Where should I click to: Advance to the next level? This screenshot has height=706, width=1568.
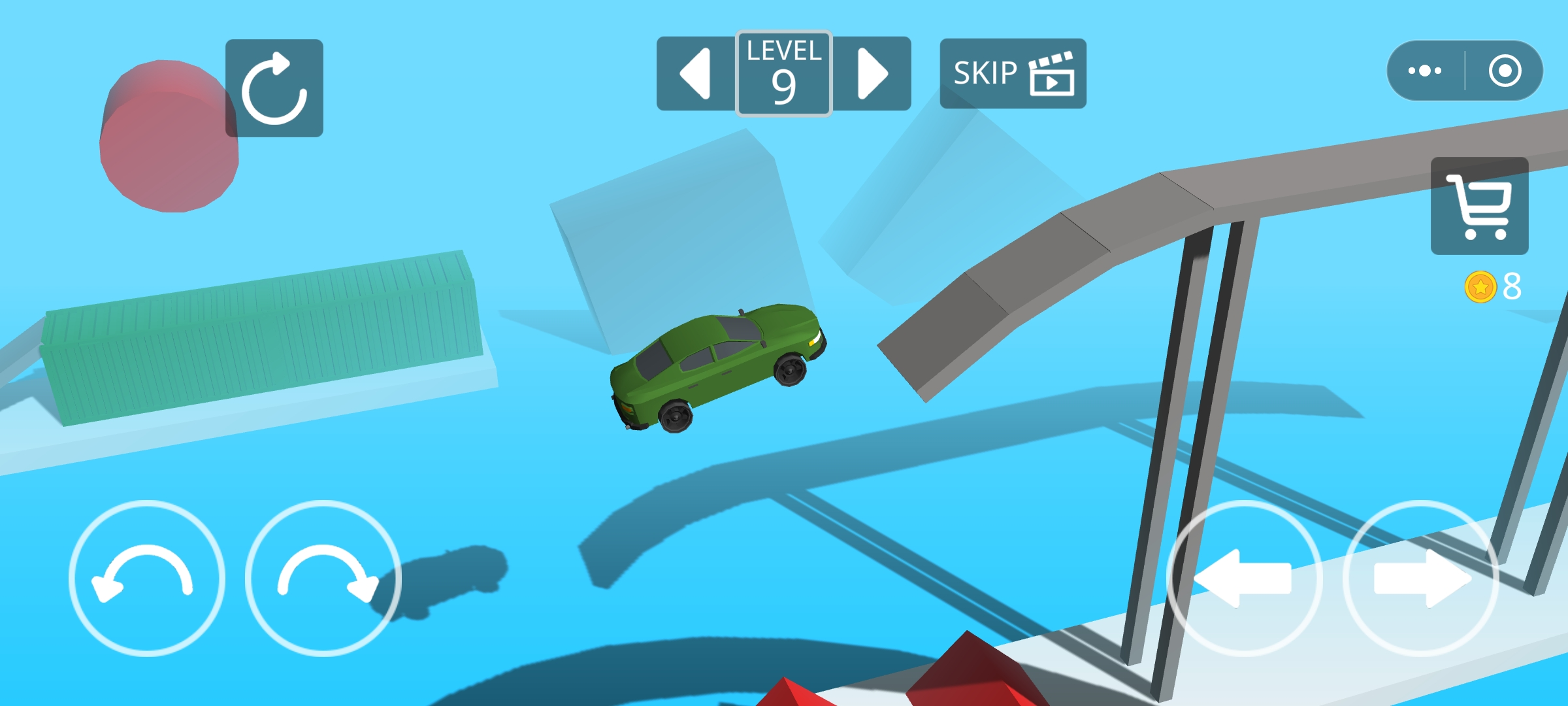[872, 72]
